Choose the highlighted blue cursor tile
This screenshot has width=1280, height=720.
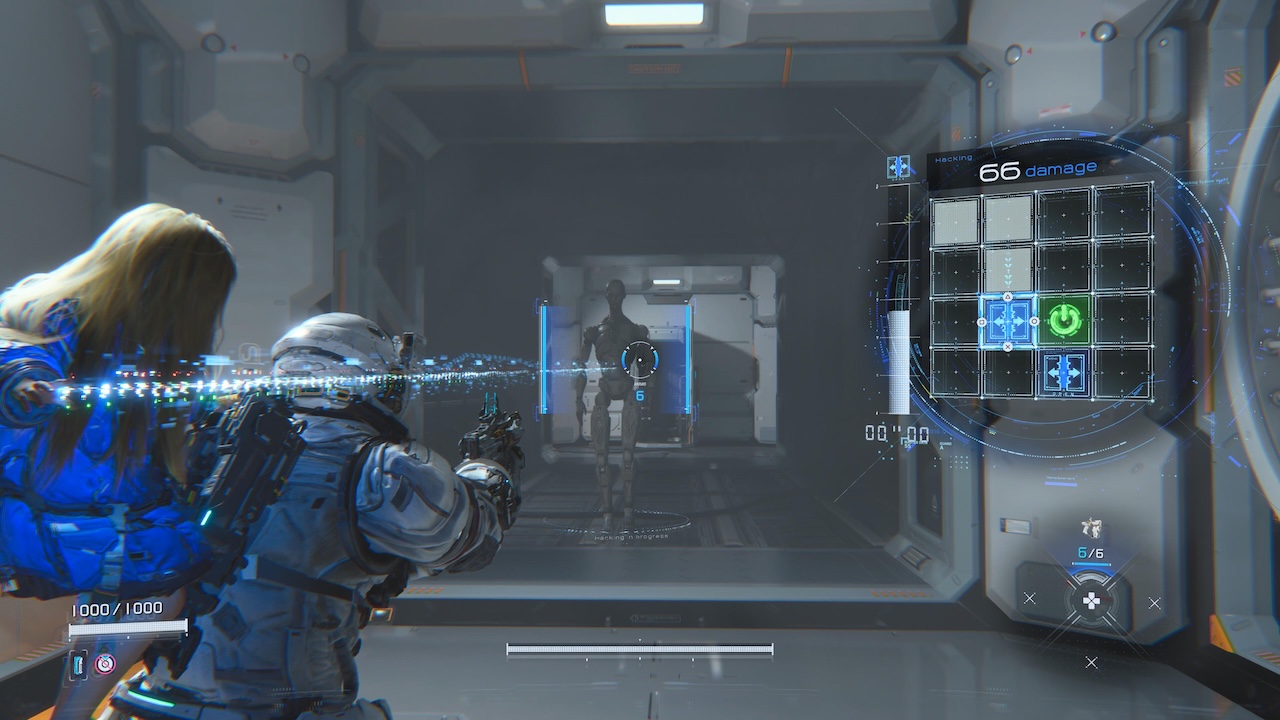pyautogui.click(x=1008, y=321)
